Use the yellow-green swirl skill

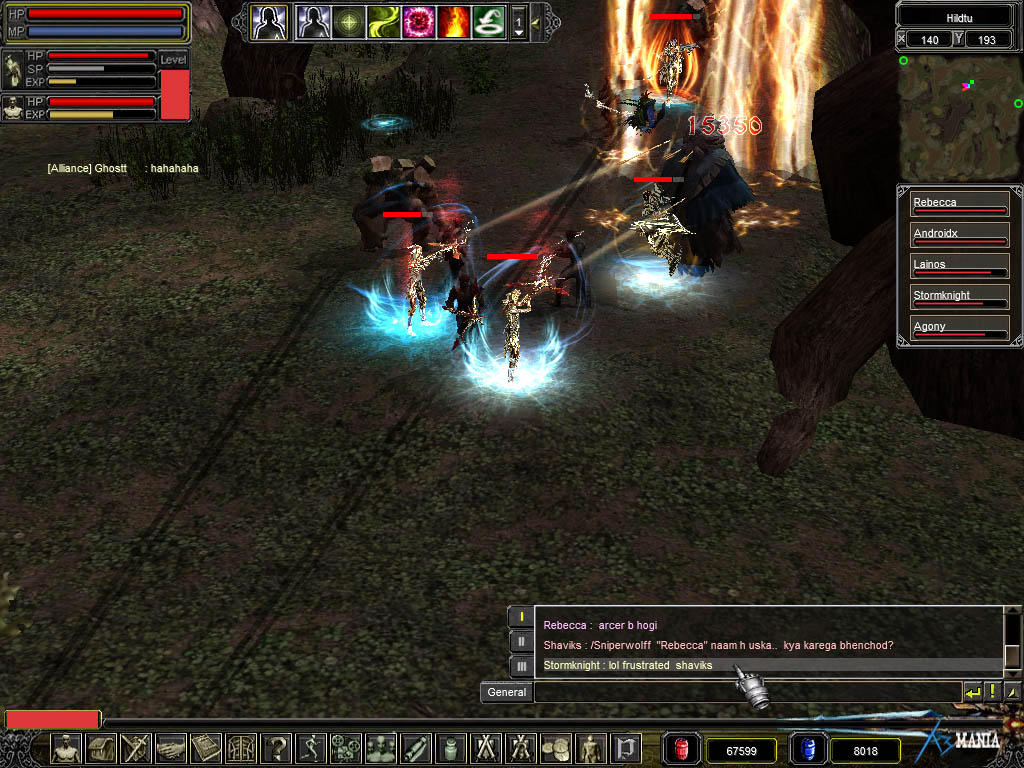(x=383, y=21)
